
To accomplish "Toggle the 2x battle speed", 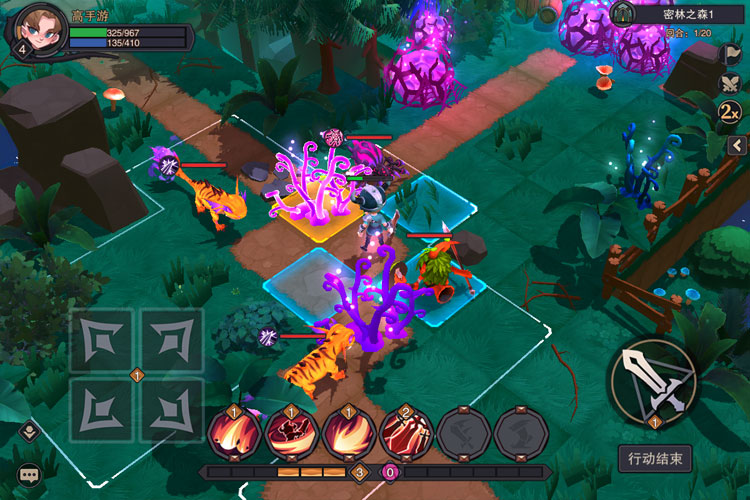I will [x=730, y=111].
